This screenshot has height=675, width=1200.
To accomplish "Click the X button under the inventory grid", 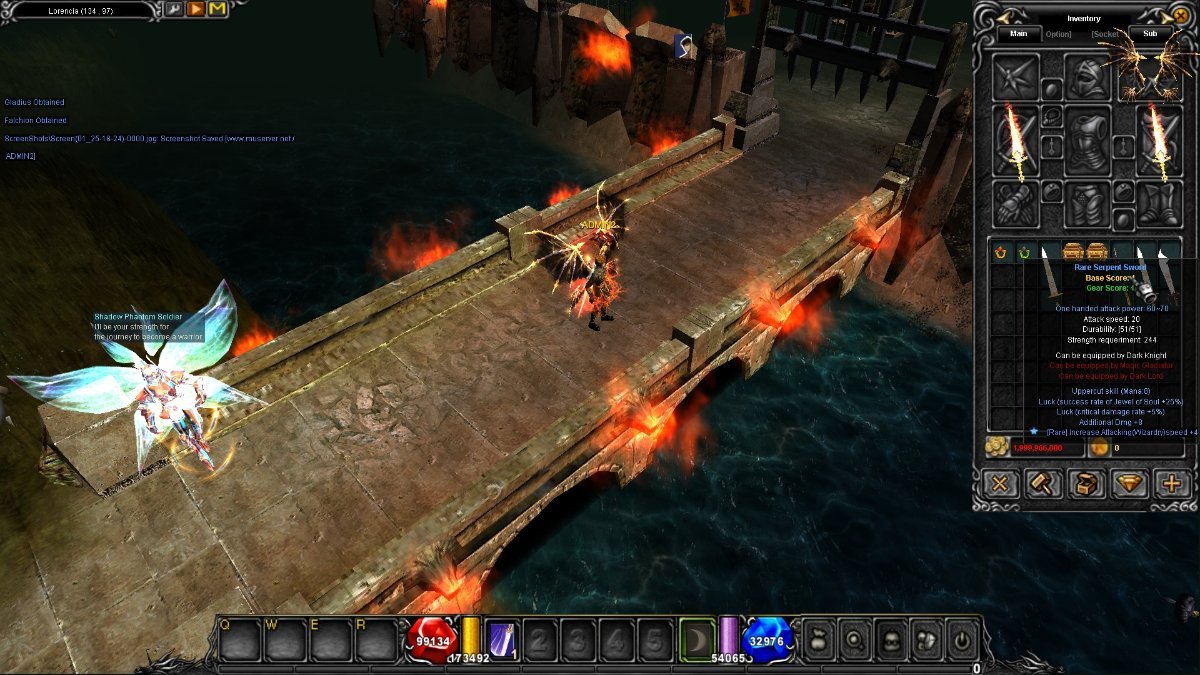I will [x=999, y=484].
